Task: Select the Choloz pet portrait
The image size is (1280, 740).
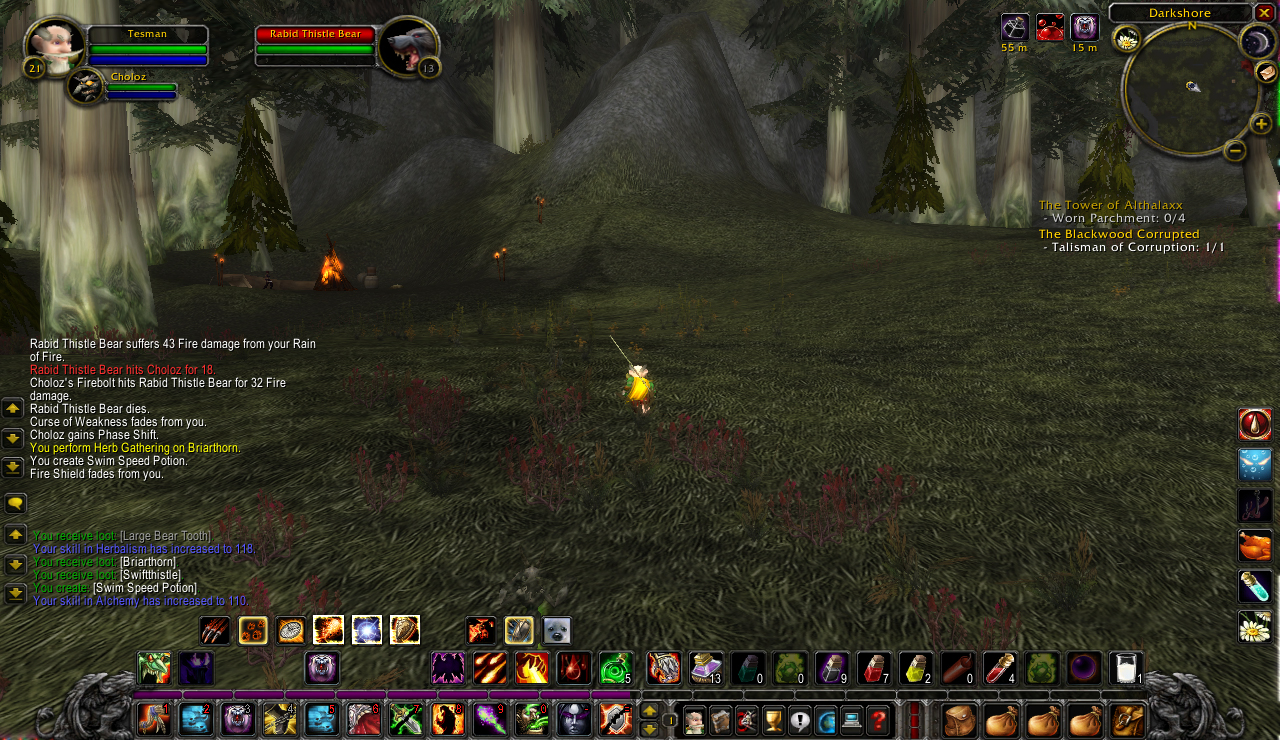Action: tap(86, 87)
